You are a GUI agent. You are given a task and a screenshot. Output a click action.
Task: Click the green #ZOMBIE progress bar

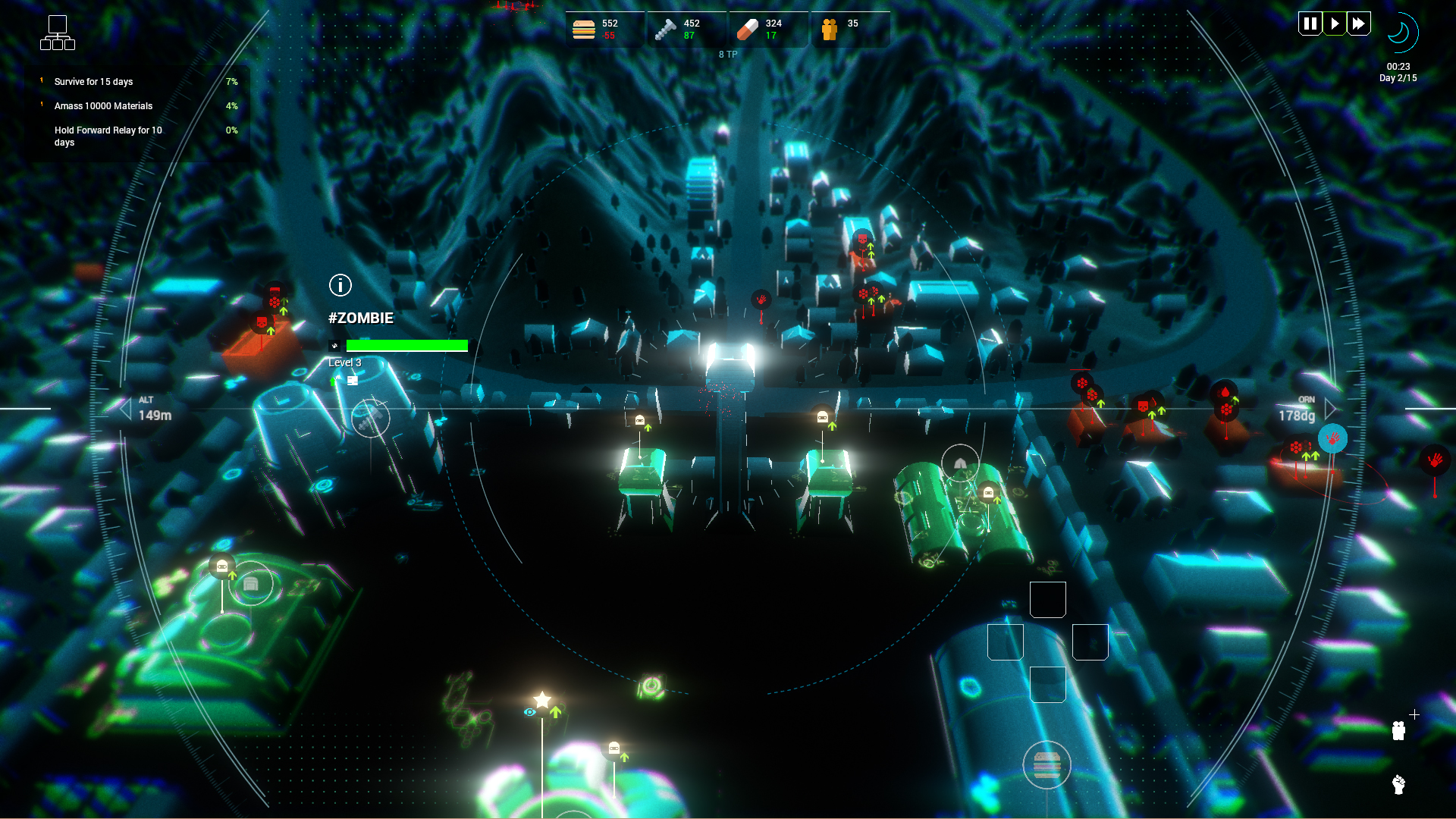click(406, 346)
